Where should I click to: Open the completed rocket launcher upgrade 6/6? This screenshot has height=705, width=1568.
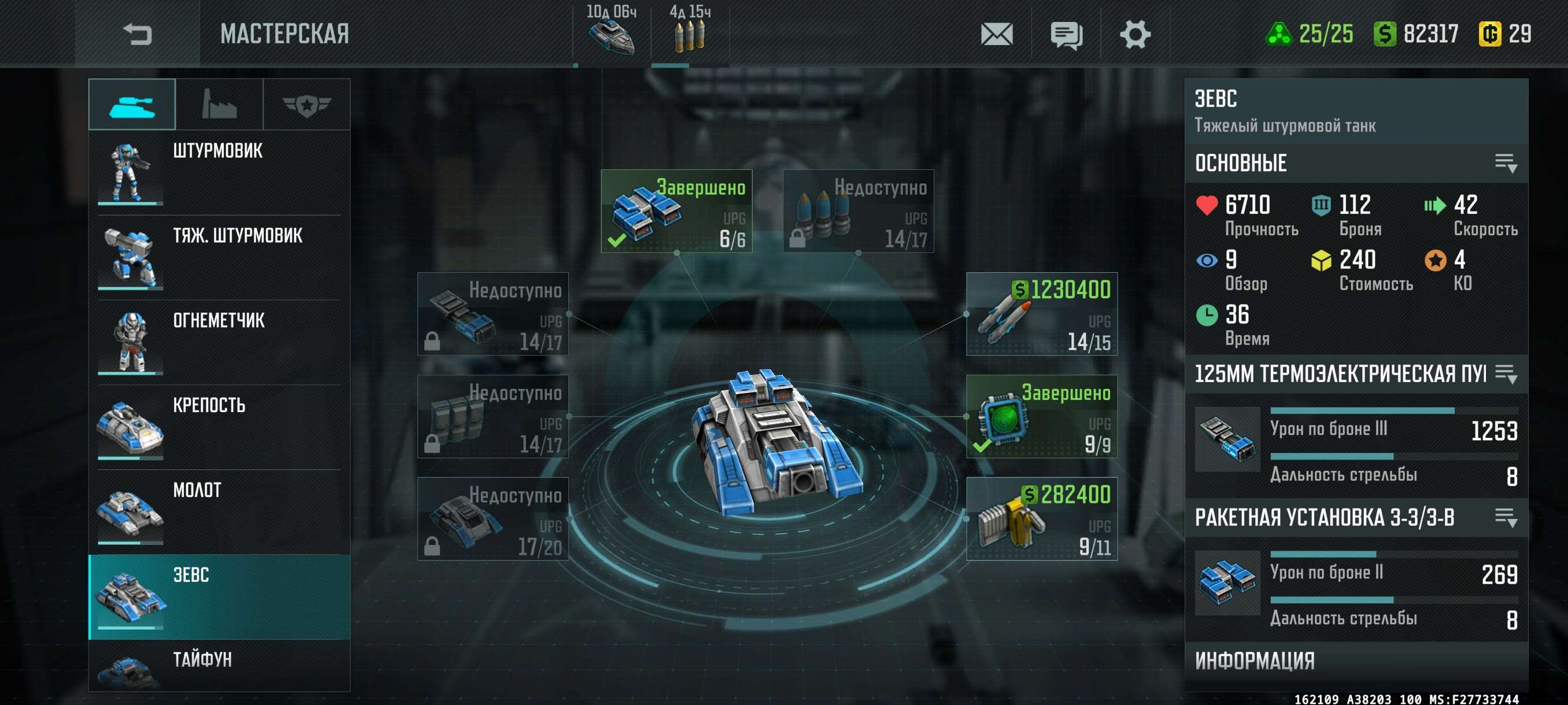(x=676, y=211)
